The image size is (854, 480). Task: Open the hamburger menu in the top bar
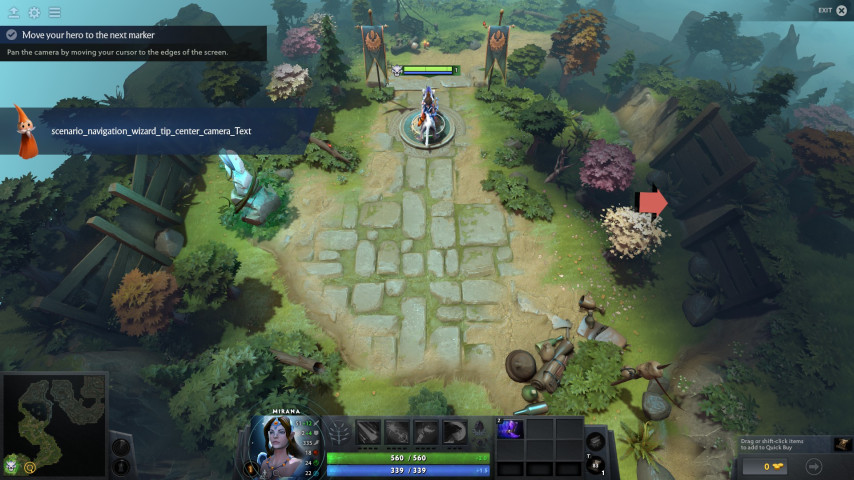point(54,12)
